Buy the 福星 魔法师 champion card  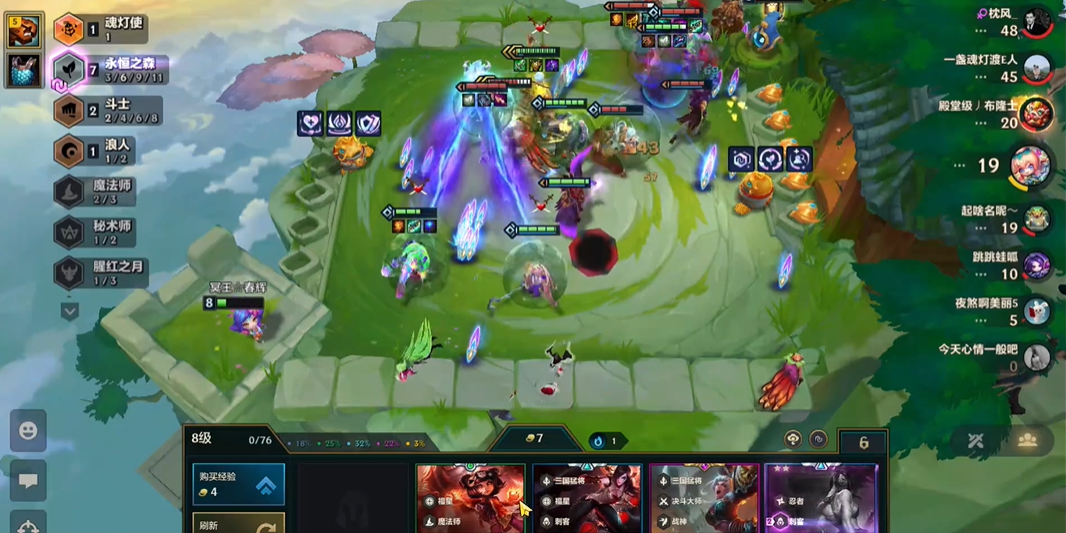click(470, 498)
